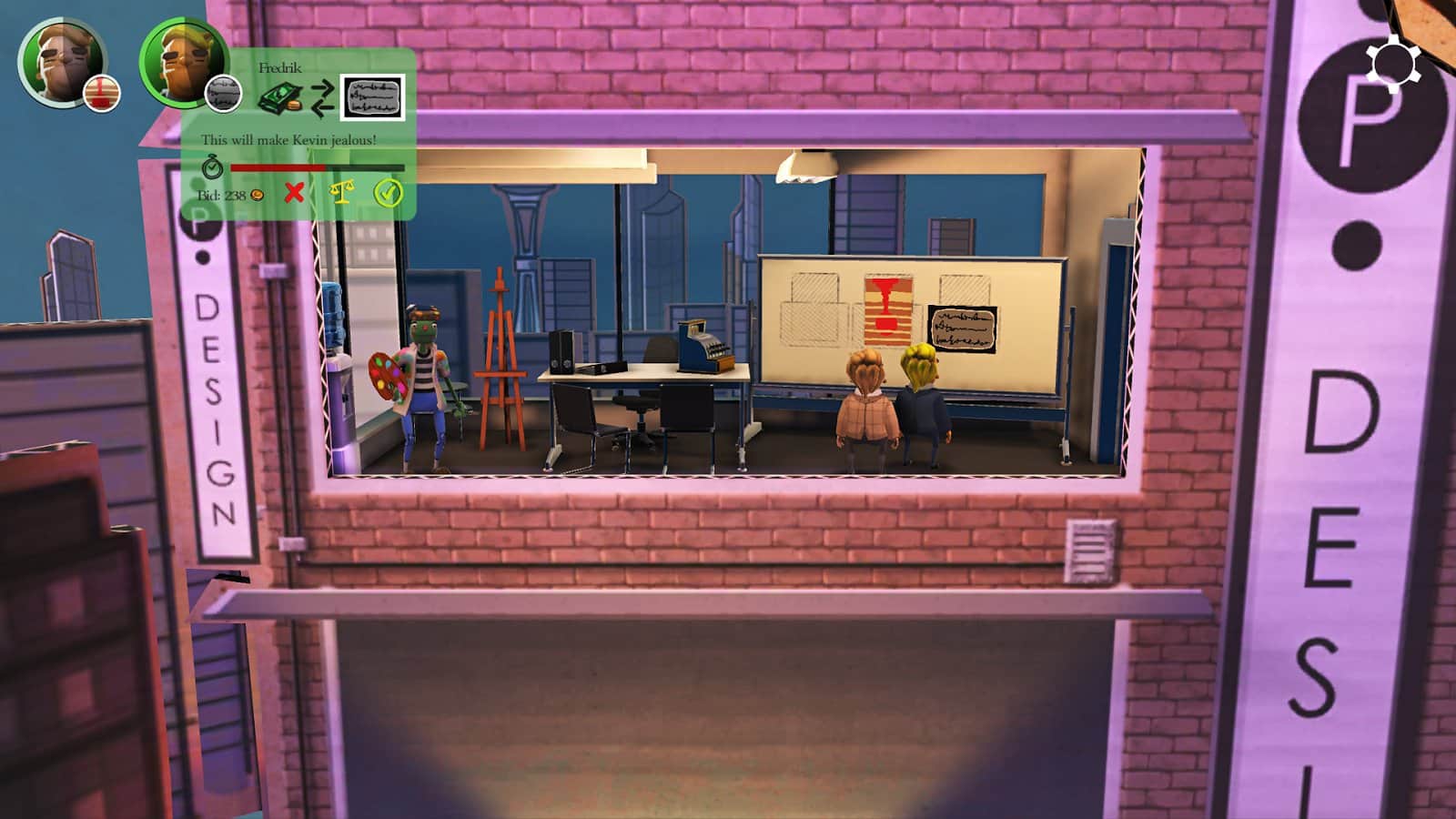Screen dimensions: 1456x819
Task: Reject the offer with the red X
Action: [294, 193]
